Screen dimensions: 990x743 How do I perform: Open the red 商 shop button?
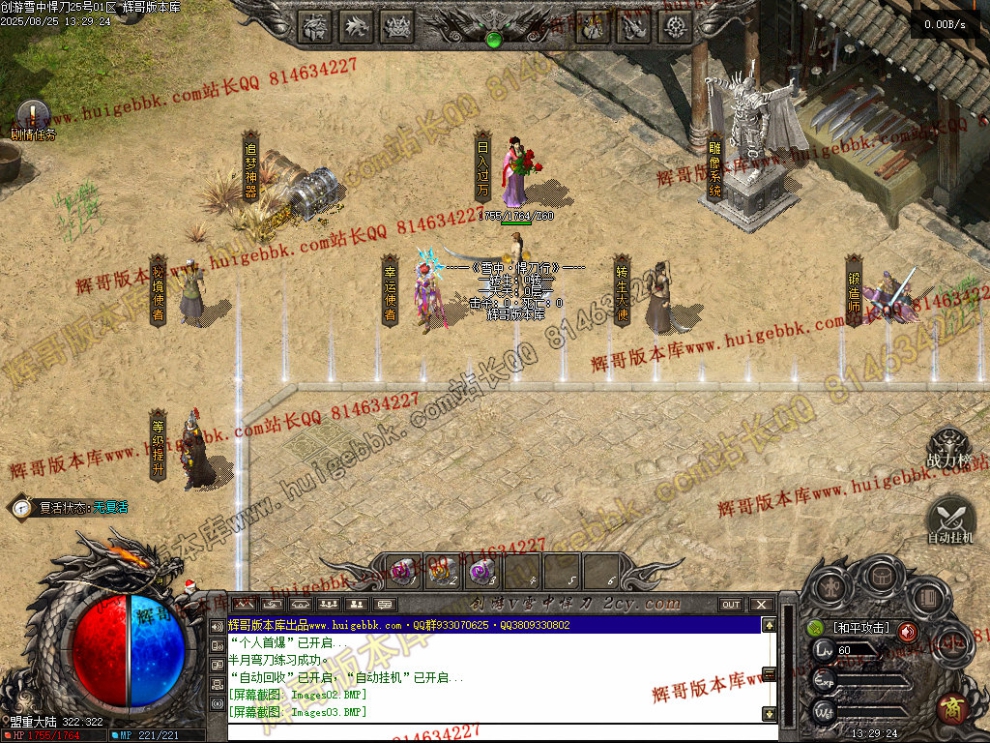[951, 706]
